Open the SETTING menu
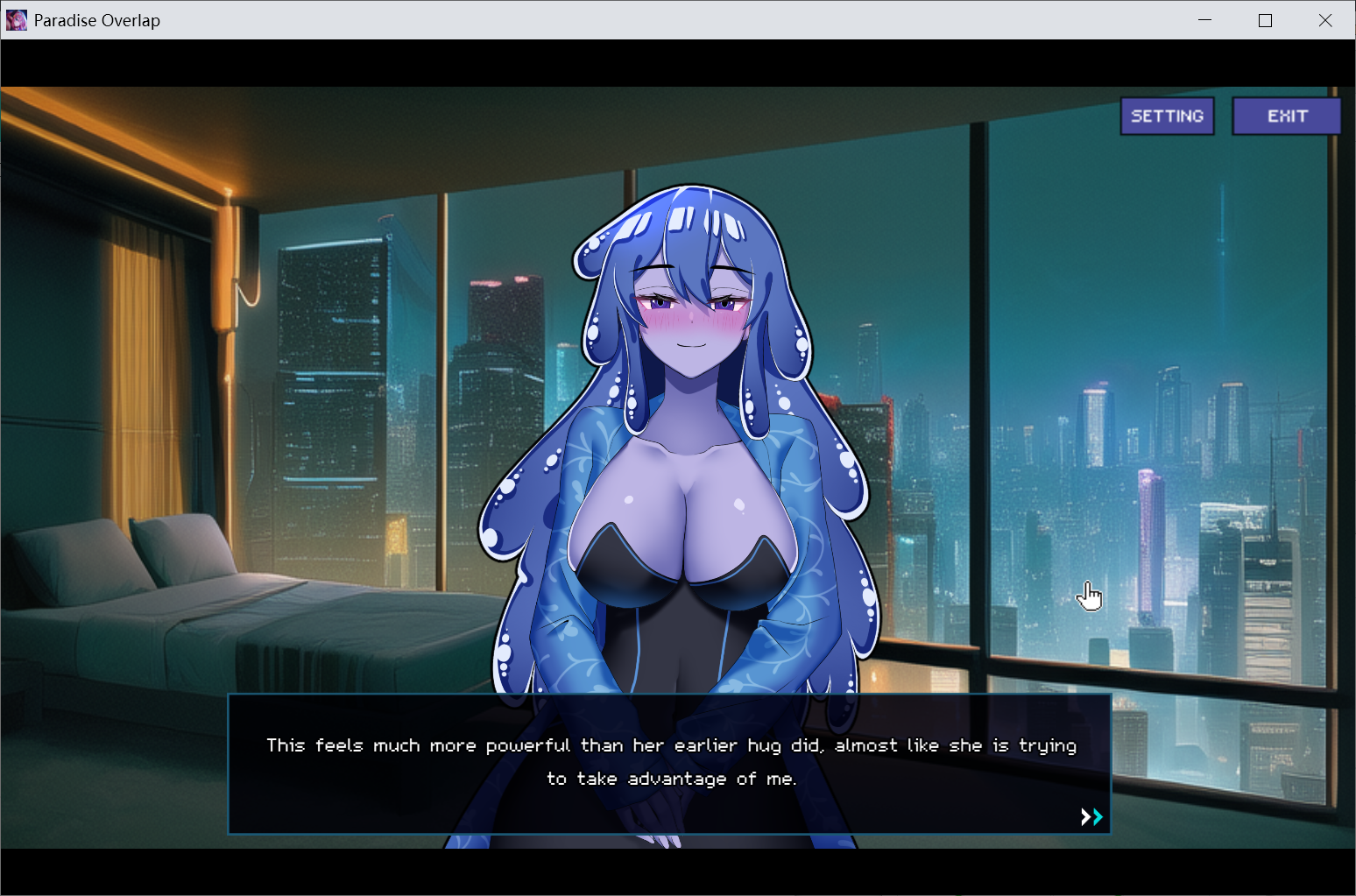This screenshot has width=1356, height=896. [1167, 116]
